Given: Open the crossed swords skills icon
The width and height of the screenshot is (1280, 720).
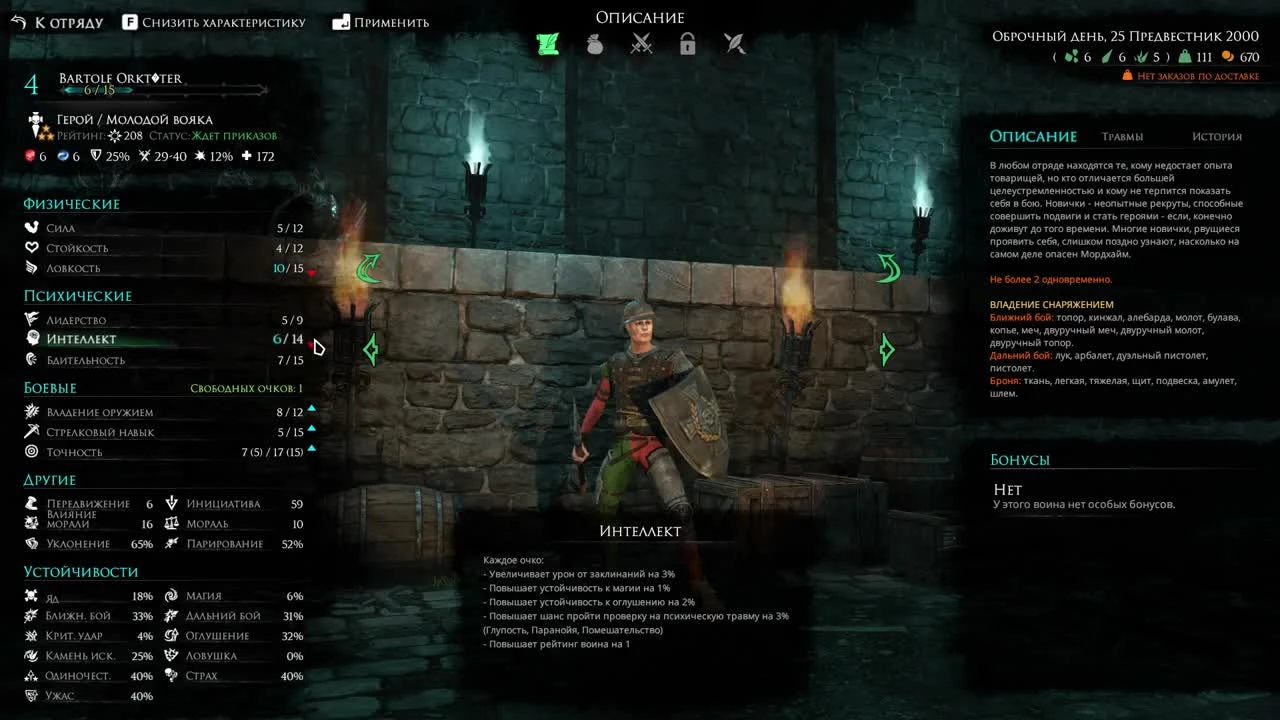Looking at the screenshot, I should tap(641, 43).
